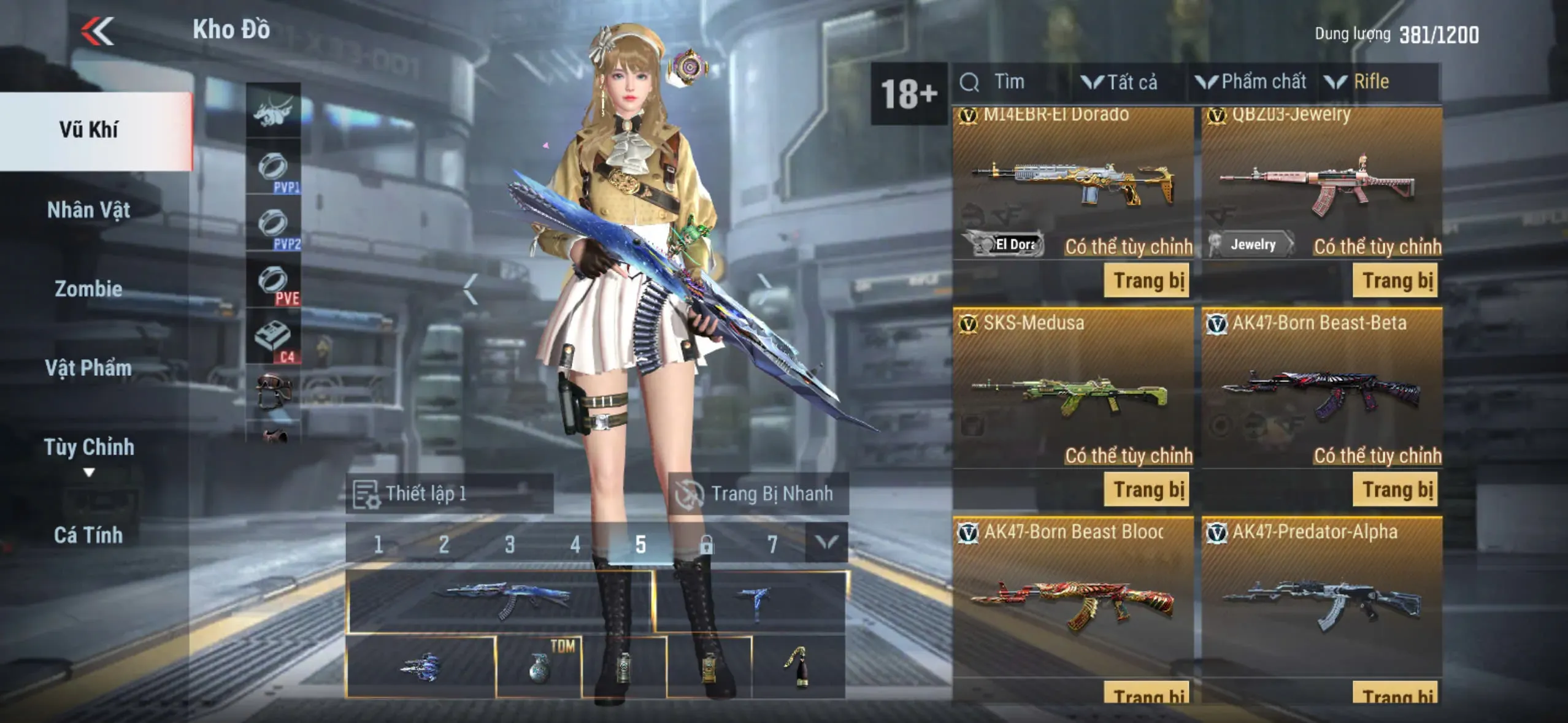
Task: Open the Phẩm chất quality dropdown
Action: pos(1251,82)
